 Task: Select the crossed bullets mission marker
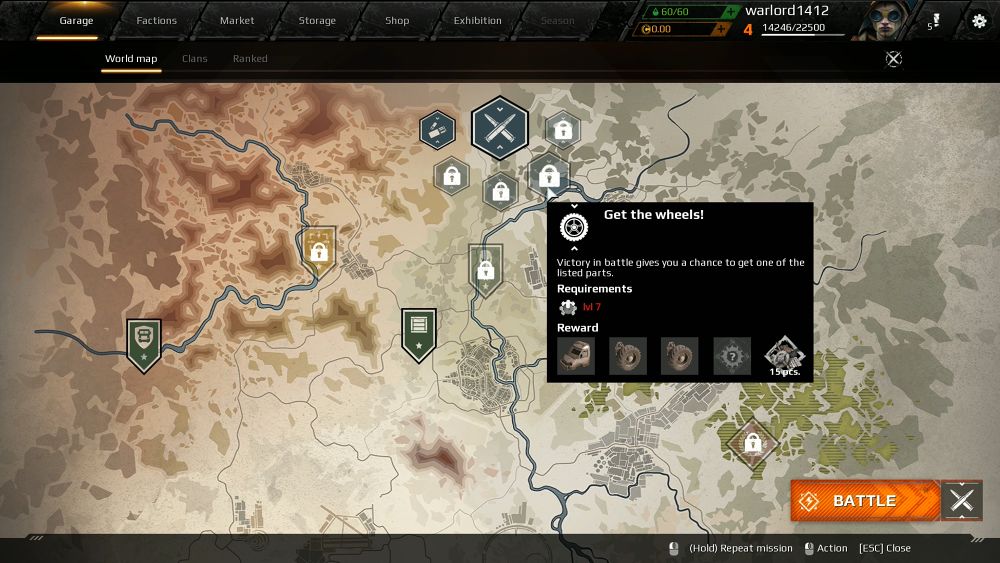point(499,127)
